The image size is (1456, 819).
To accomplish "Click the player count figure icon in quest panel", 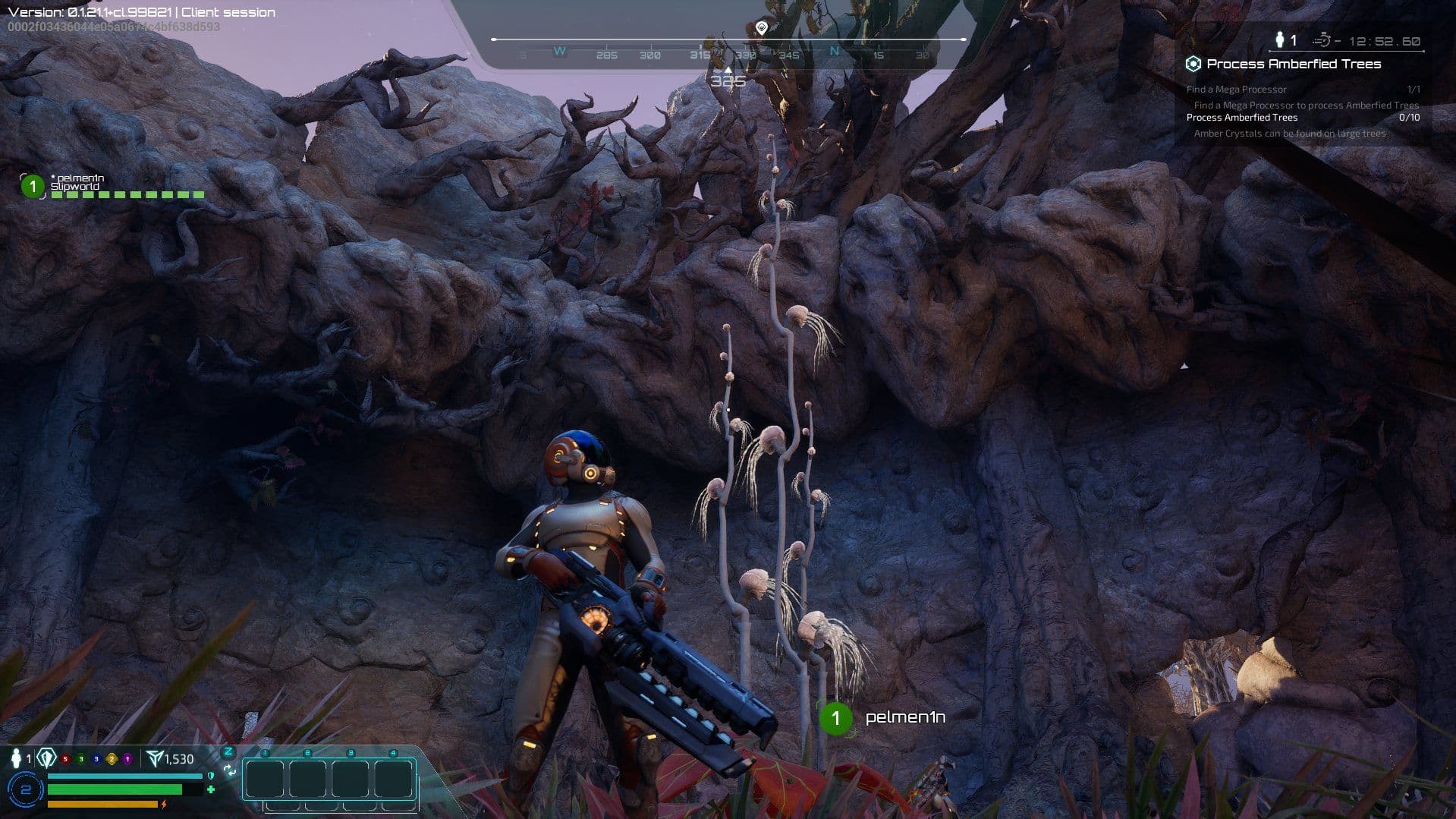I will pos(1280,39).
